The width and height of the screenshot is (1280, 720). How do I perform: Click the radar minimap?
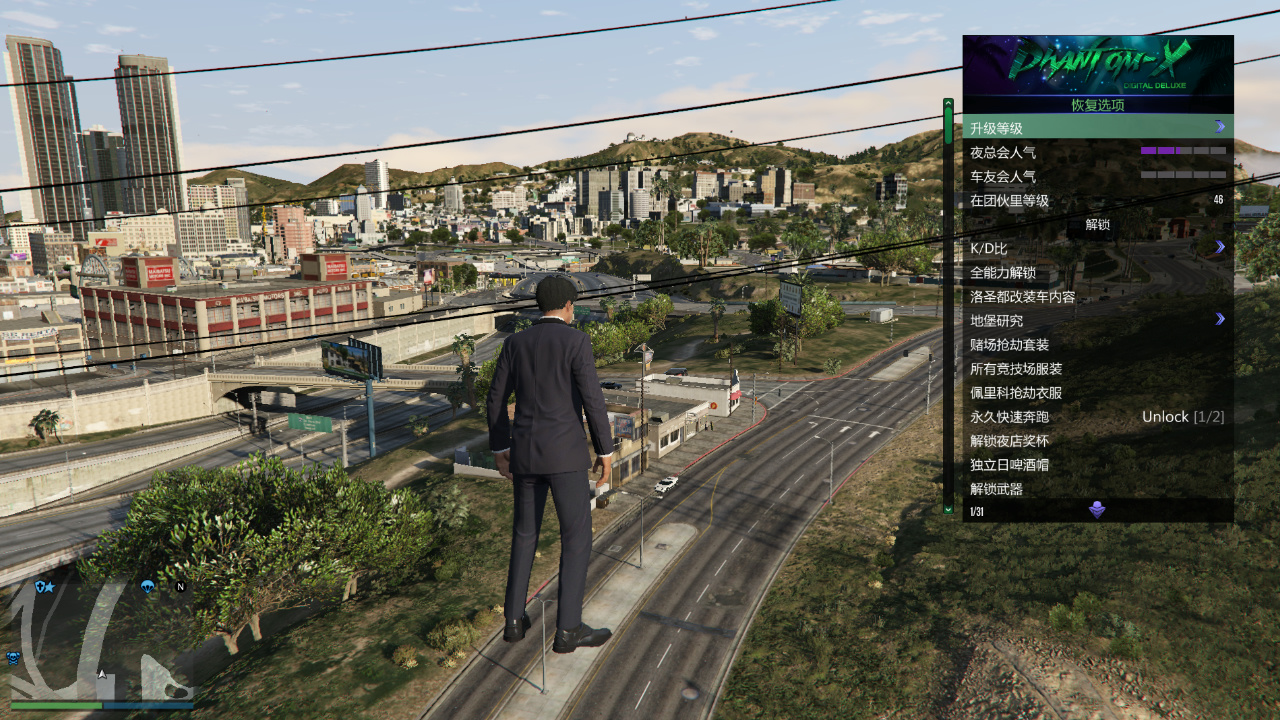(x=101, y=640)
